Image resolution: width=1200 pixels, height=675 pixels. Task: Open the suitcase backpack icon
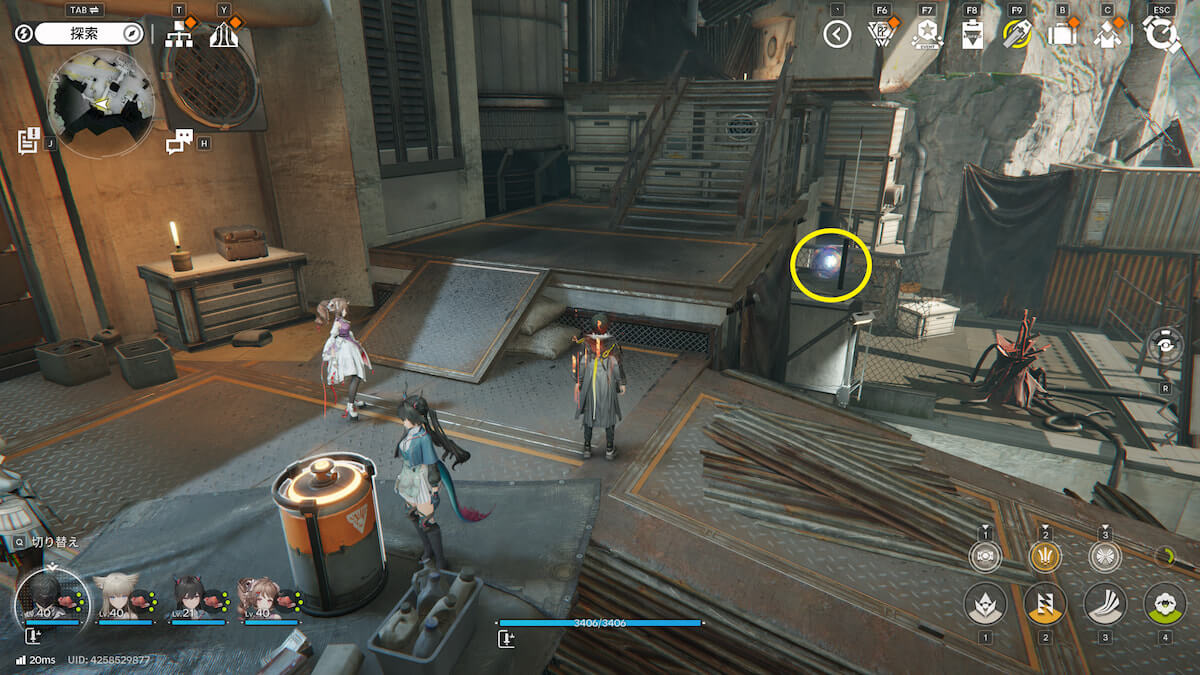pos(1061,34)
